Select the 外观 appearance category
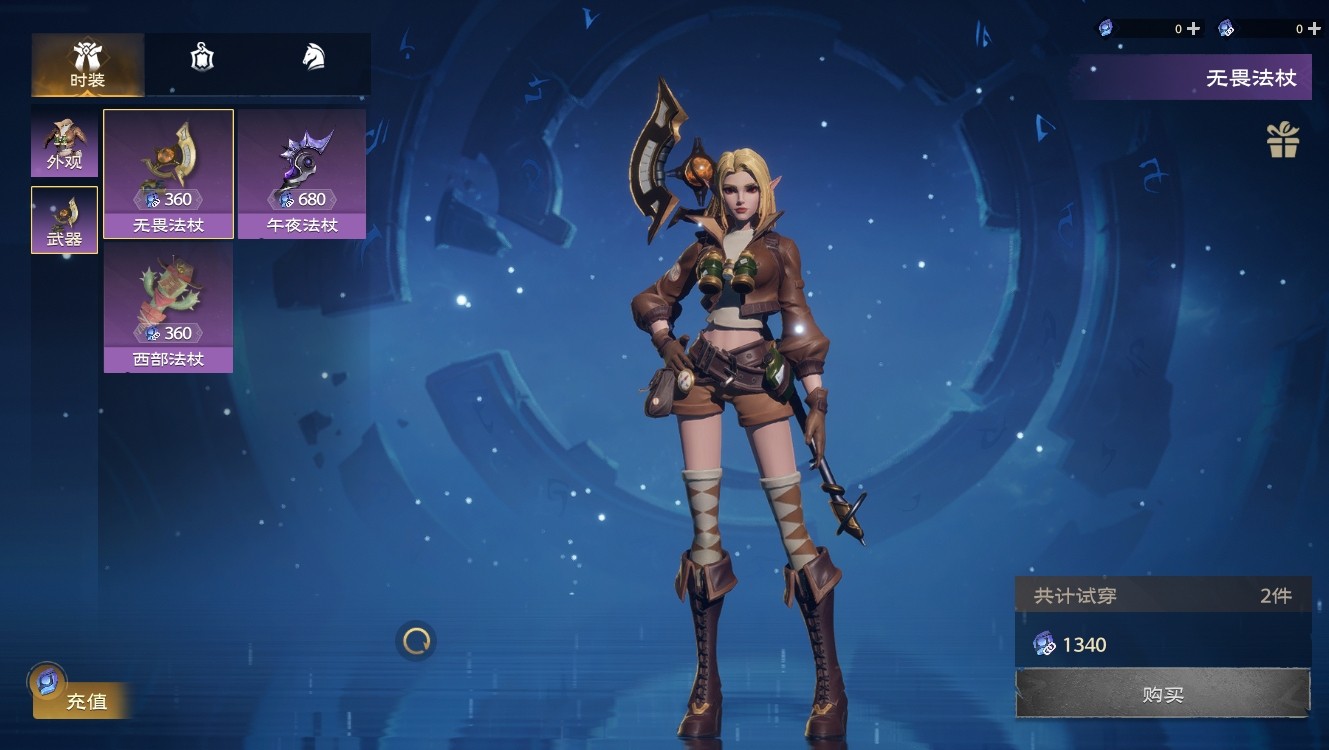The width and height of the screenshot is (1329, 750). 64,145
